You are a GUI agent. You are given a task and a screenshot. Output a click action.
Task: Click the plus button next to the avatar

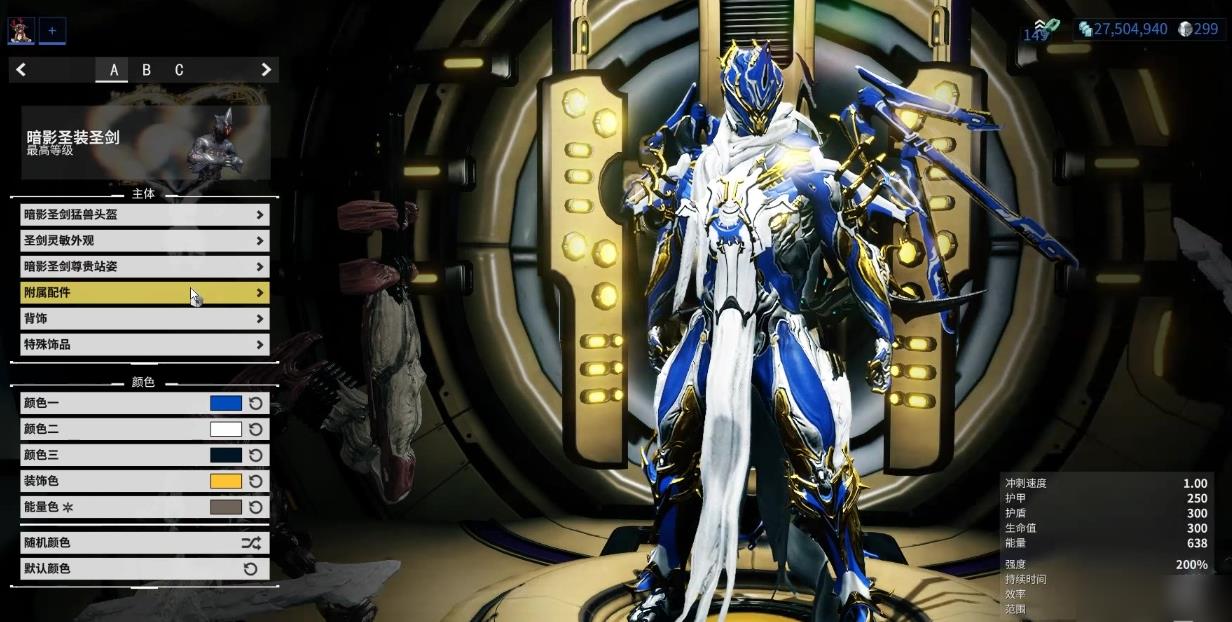(52, 31)
